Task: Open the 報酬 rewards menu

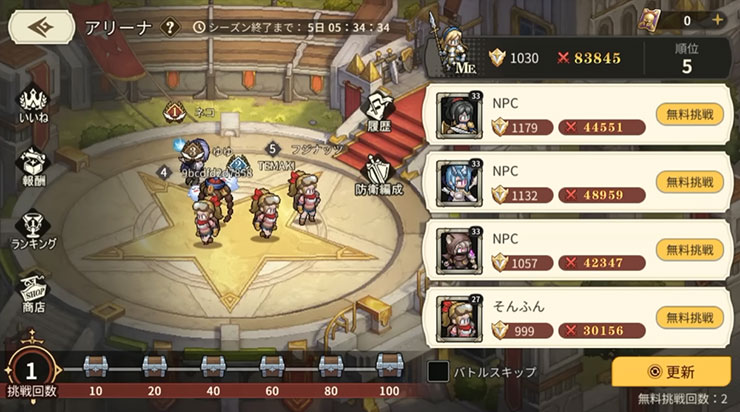Action: (35, 168)
